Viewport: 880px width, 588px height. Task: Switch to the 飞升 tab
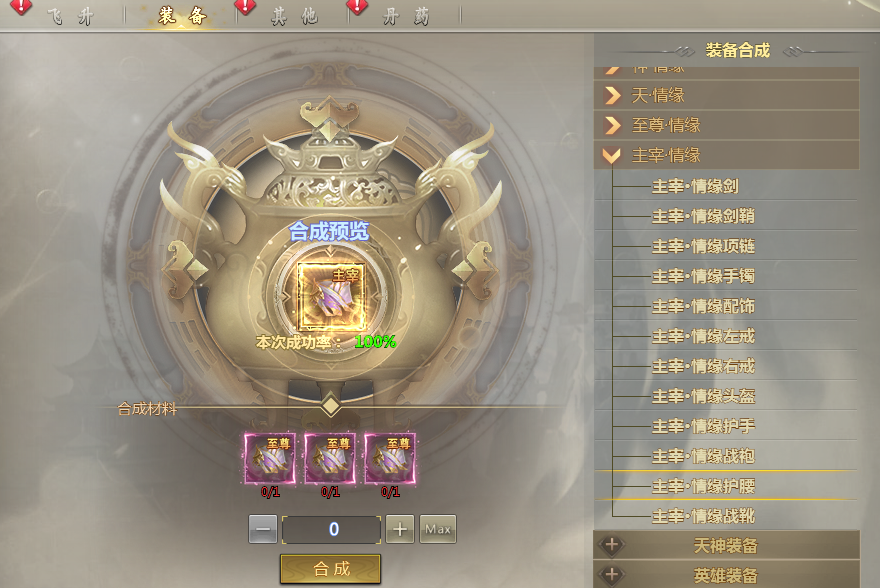[x=68, y=14]
